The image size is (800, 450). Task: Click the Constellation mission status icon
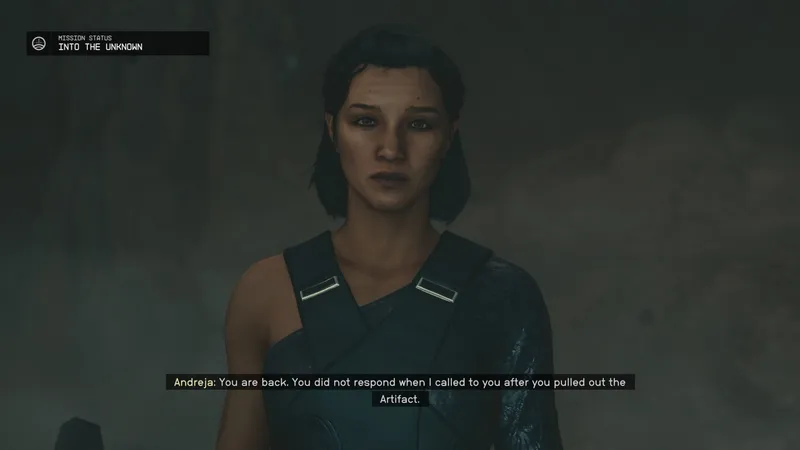coord(40,43)
